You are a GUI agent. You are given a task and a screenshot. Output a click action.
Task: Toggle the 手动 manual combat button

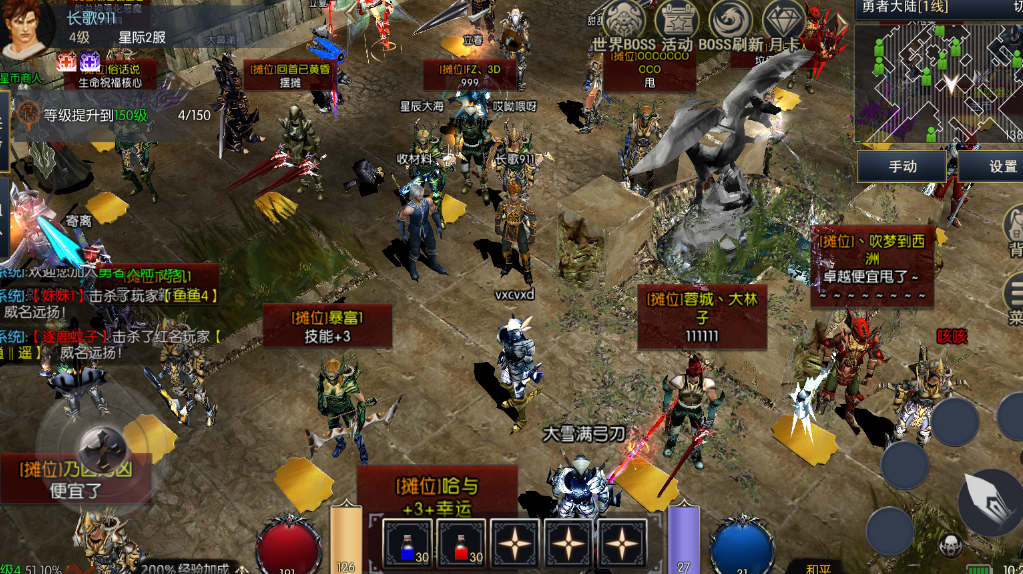902,166
